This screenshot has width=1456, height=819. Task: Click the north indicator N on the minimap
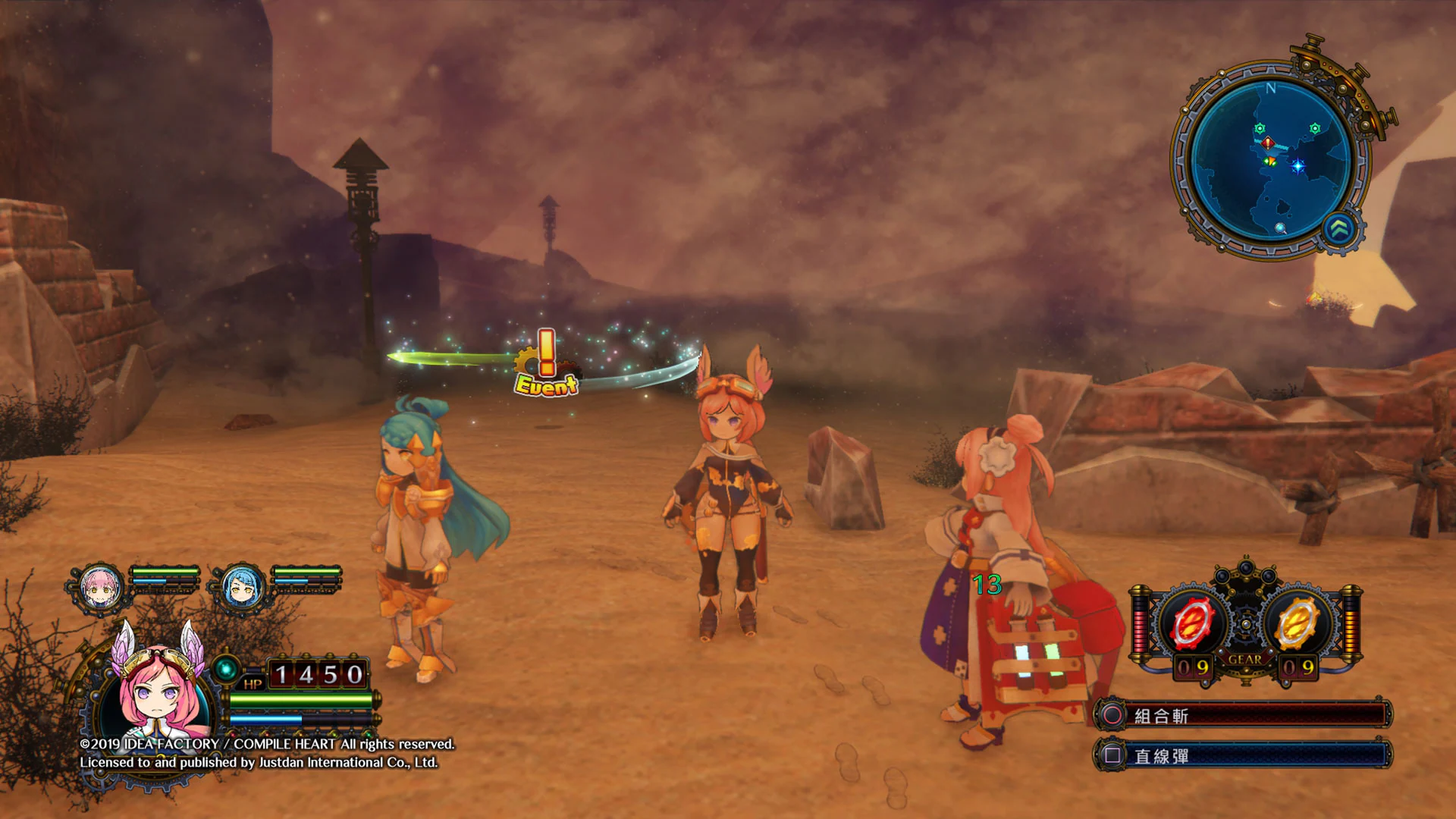[1270, 88]
